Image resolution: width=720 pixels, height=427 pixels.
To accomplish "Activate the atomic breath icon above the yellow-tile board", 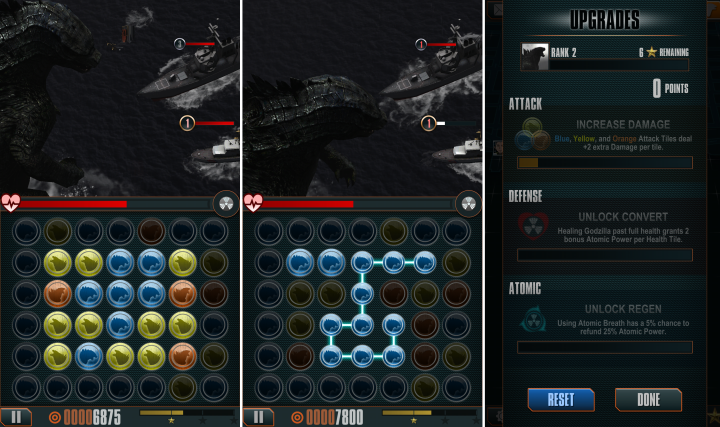I will point(225,203).
